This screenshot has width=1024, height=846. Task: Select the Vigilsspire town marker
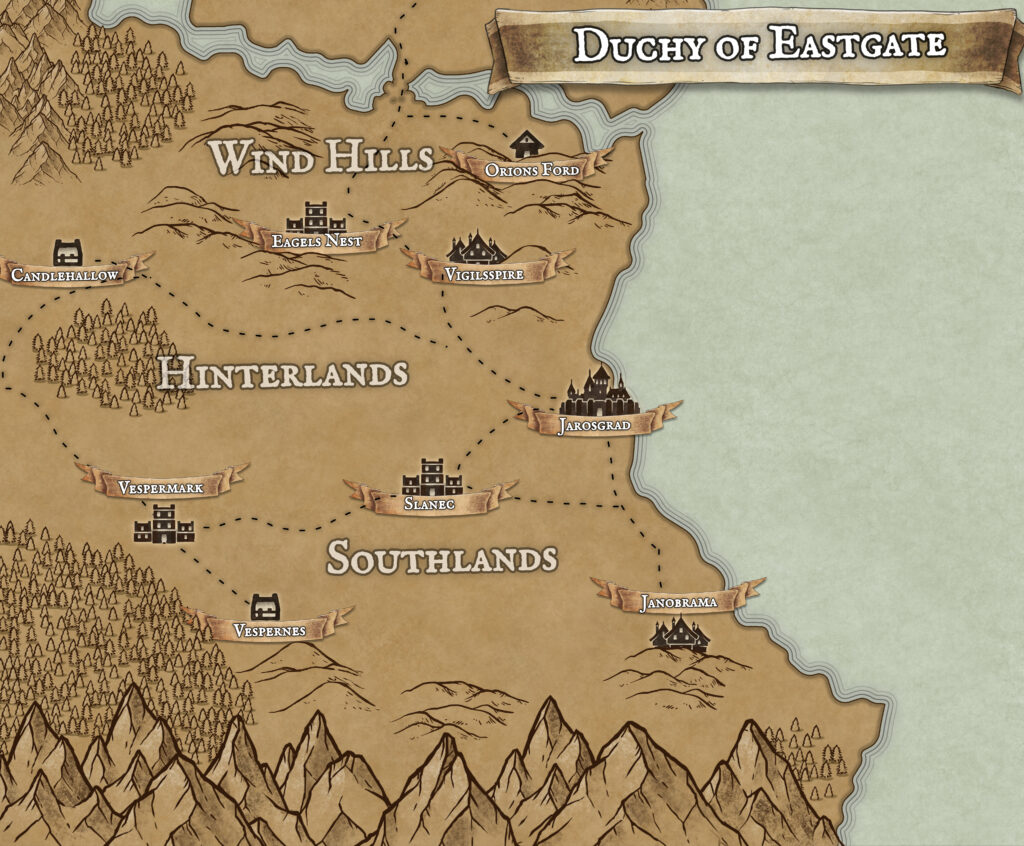click(x=478, y=248)
